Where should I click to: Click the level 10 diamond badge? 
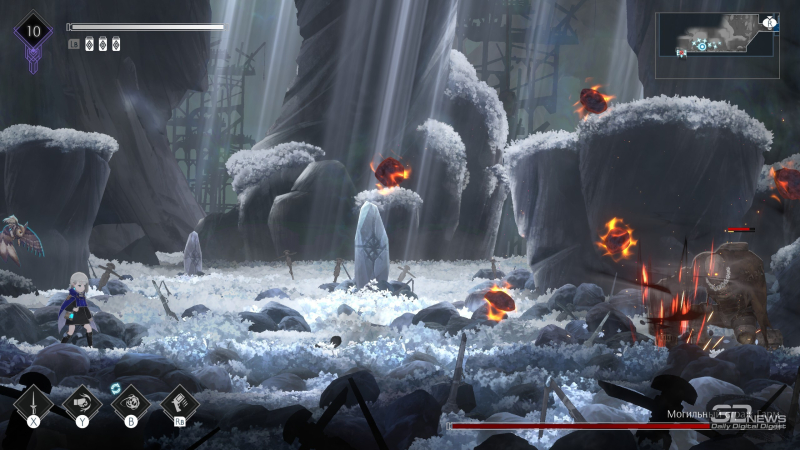33,31
